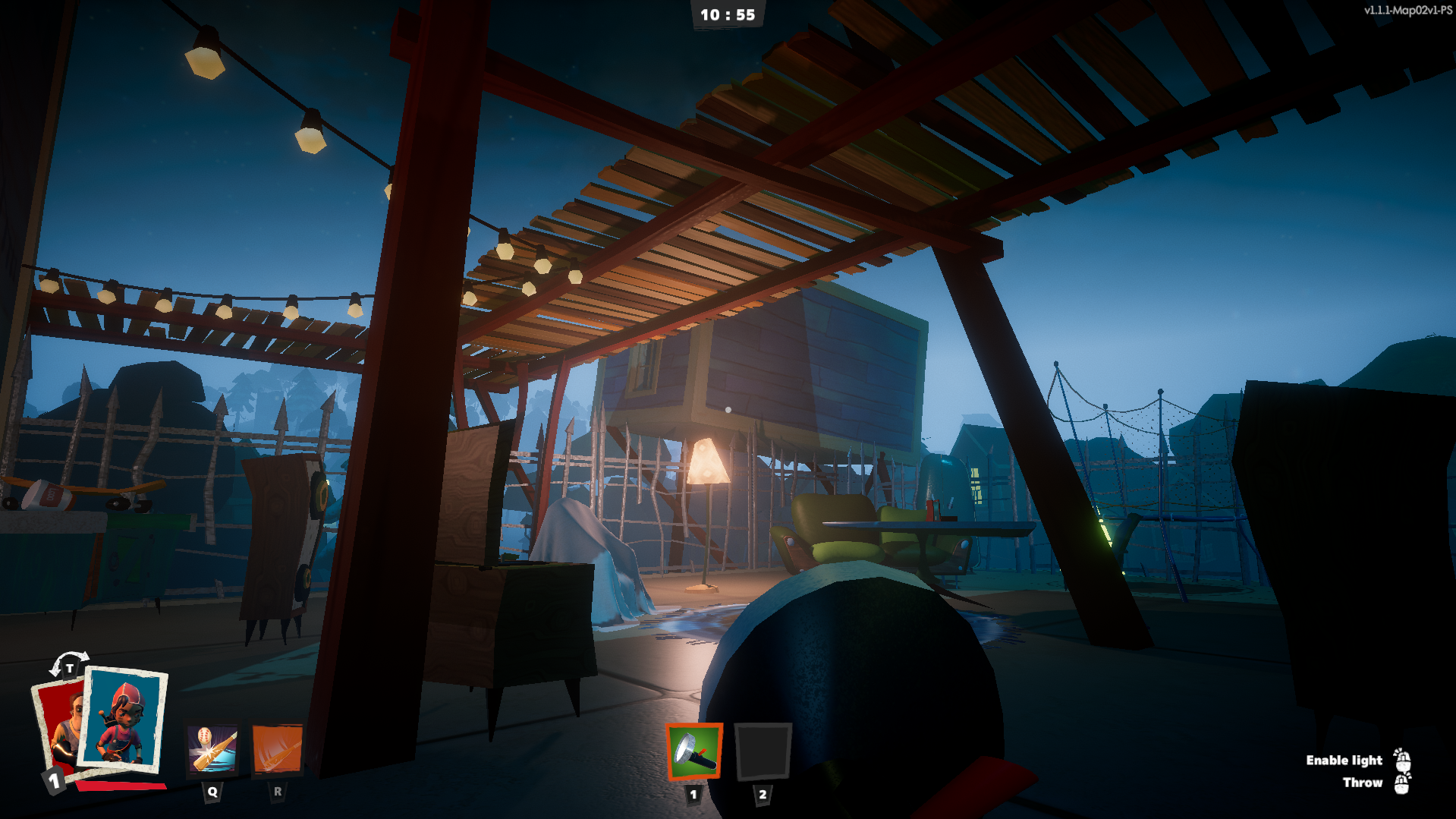The height and width of the screenshot is (819, 1456).
Task: Select the flashlight inventory slot
Action: pyautogui.click(x=693, y=751)
